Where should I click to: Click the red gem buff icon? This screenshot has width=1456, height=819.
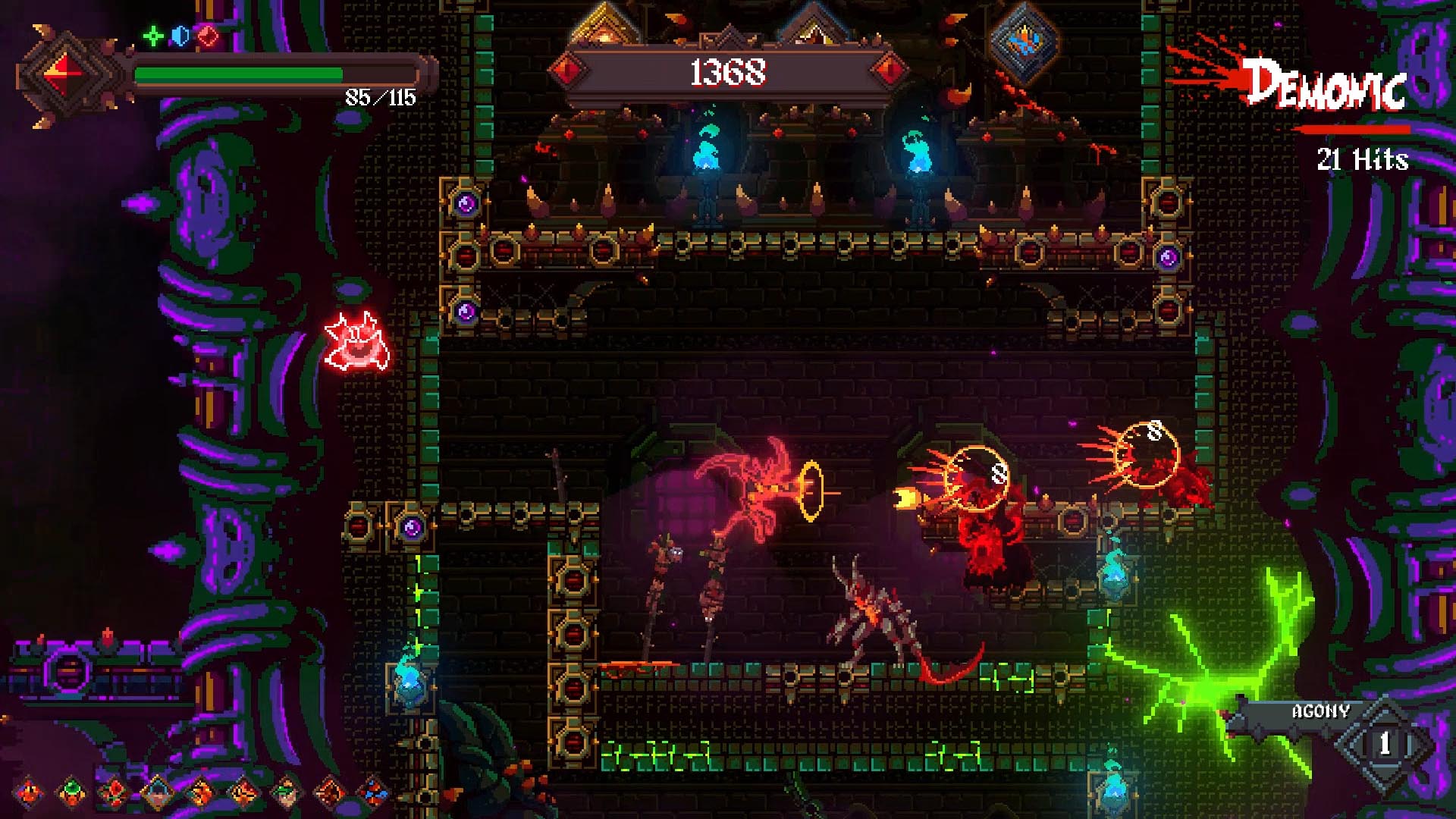pyautogui.click(x=207, y=36)
